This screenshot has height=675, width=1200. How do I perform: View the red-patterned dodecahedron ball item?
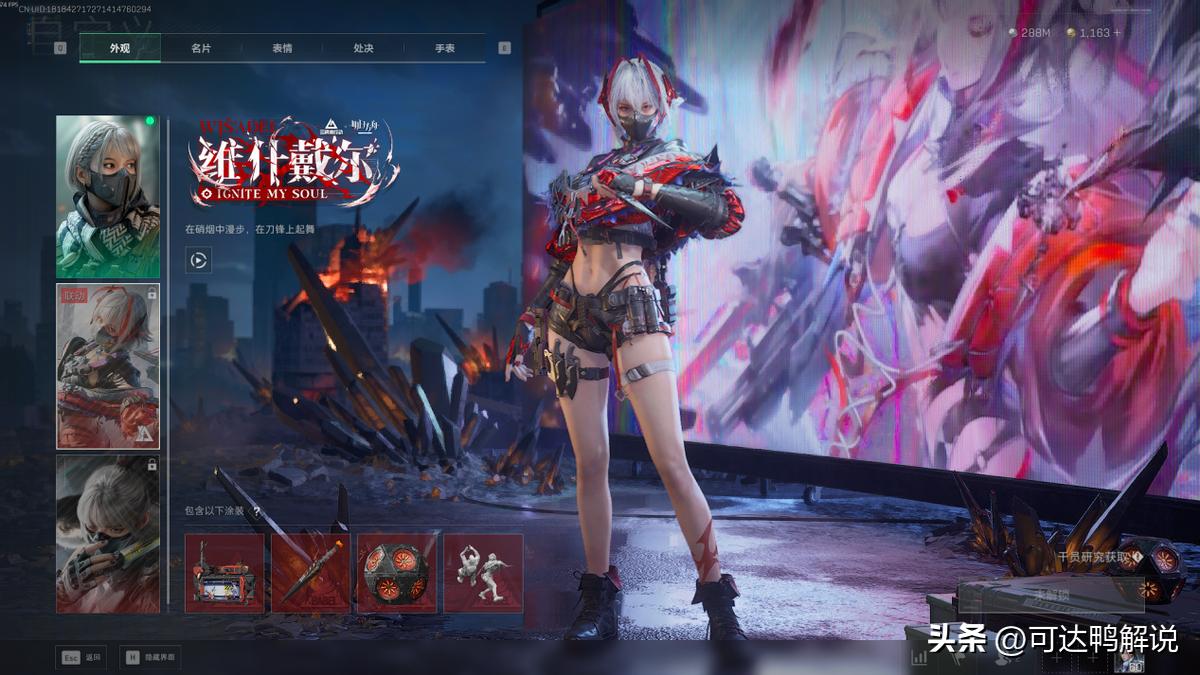click(x=397, y=573)
